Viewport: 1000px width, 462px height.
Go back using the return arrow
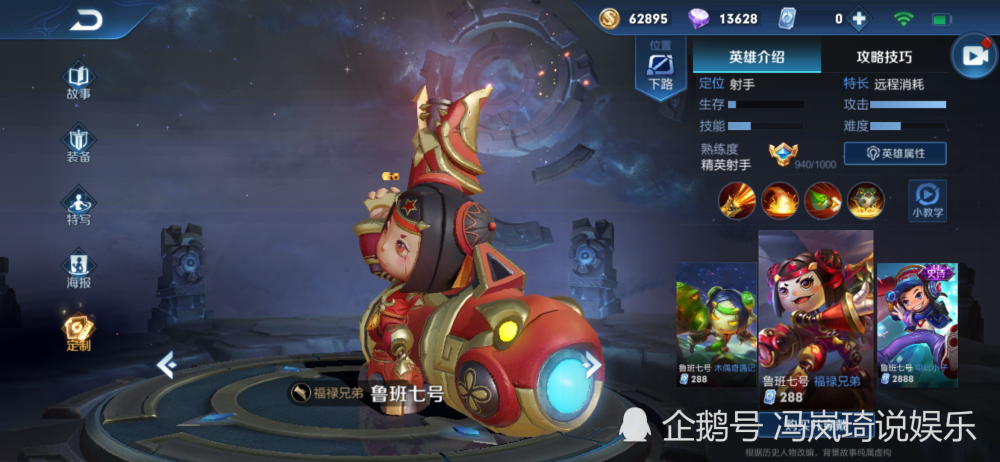coord(87,20)
